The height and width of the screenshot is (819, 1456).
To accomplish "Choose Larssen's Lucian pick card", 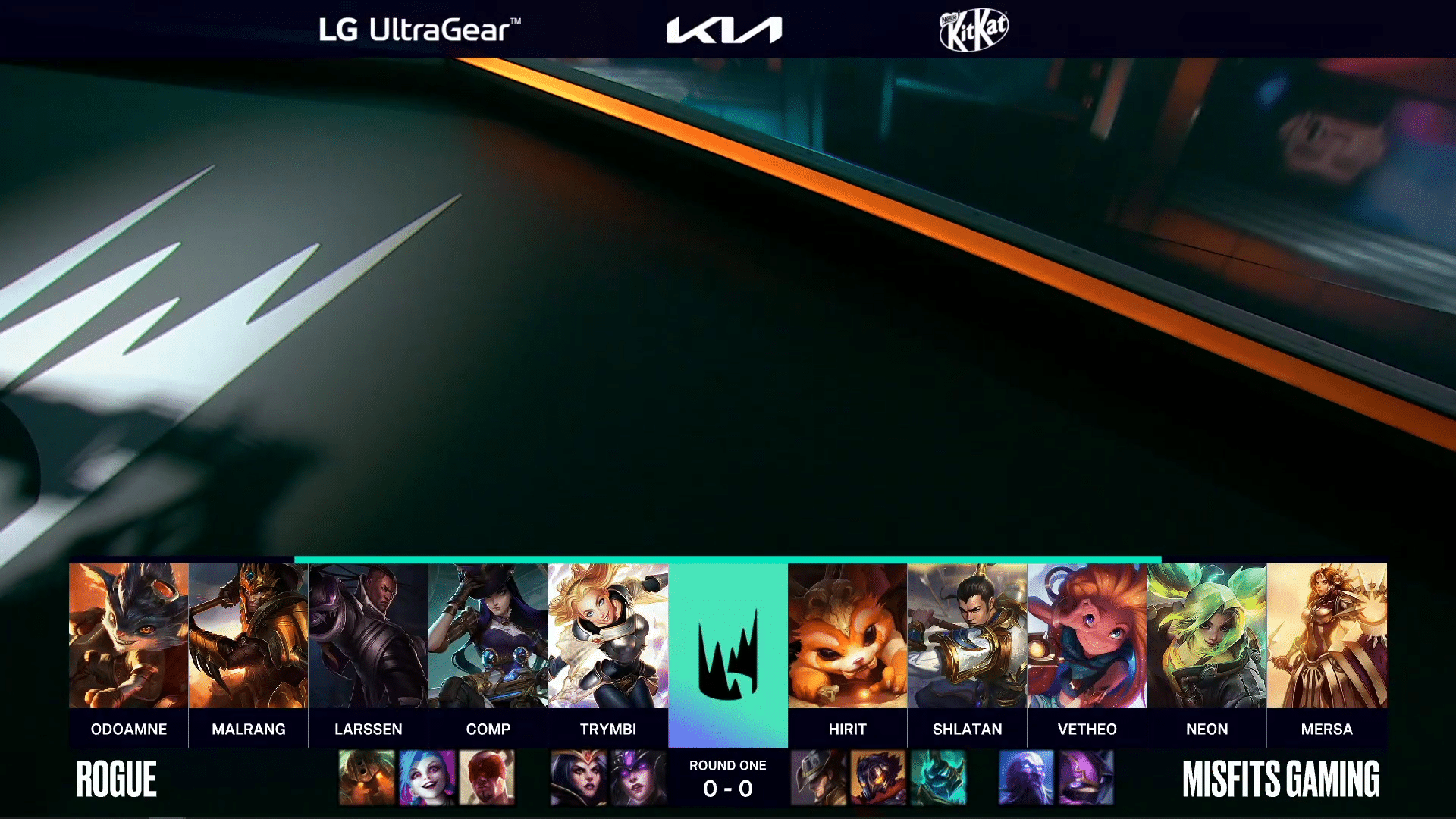I will (x=368, y=635).
